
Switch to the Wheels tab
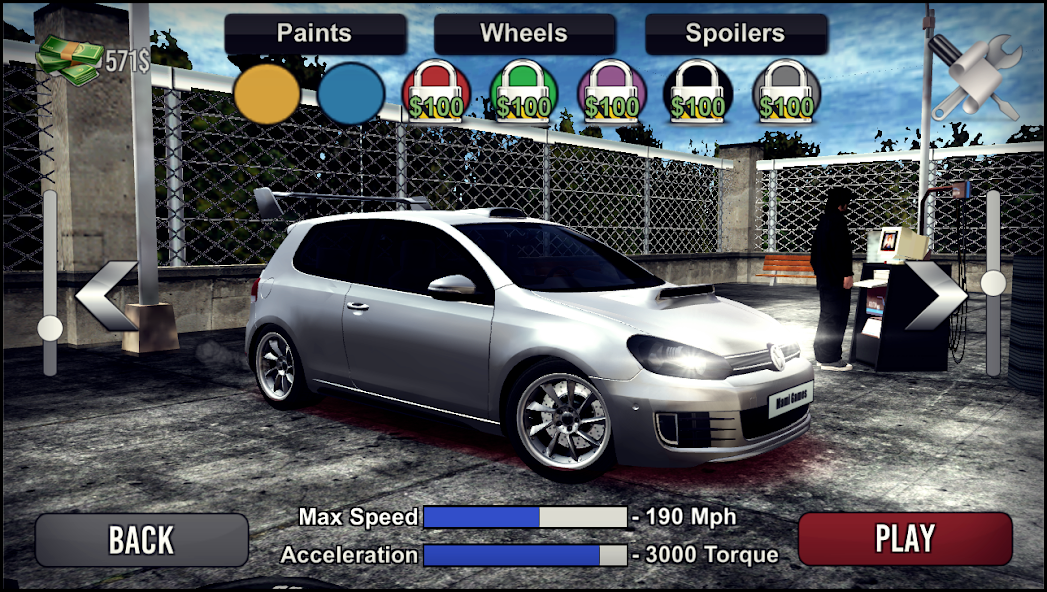525,34
